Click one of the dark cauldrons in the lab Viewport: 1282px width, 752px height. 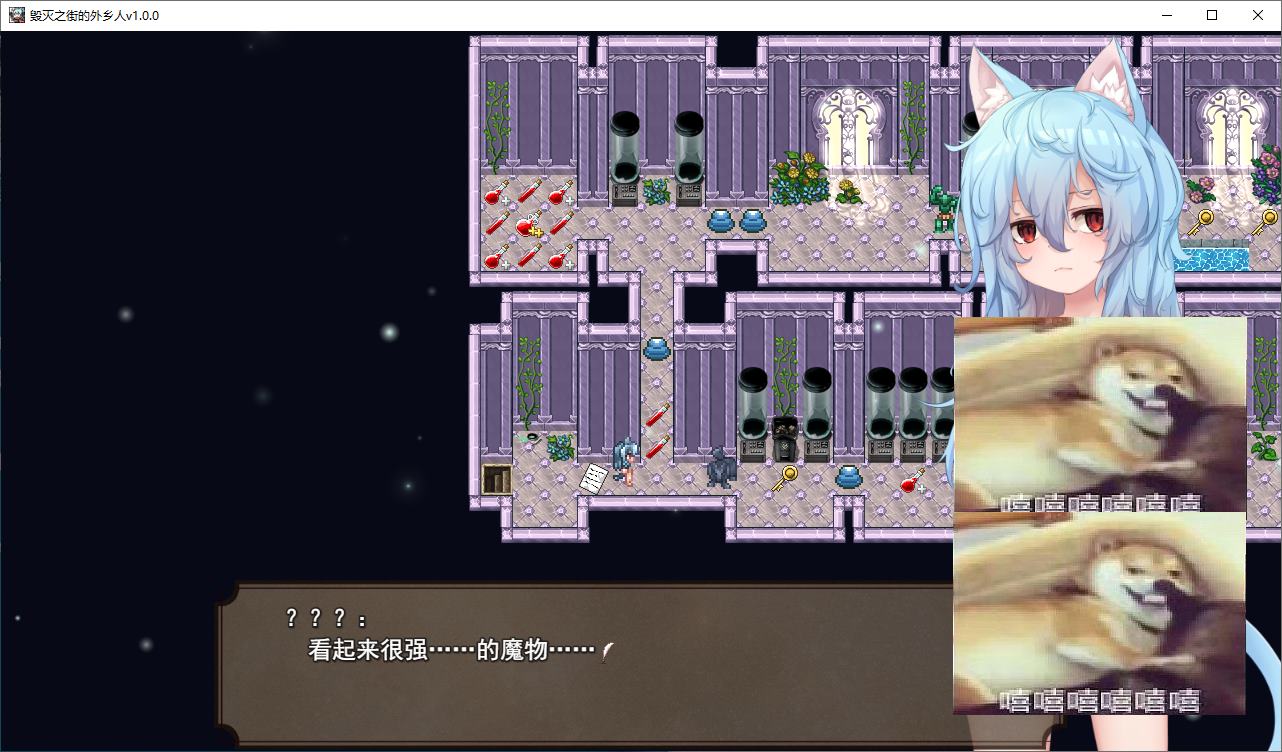625,145
